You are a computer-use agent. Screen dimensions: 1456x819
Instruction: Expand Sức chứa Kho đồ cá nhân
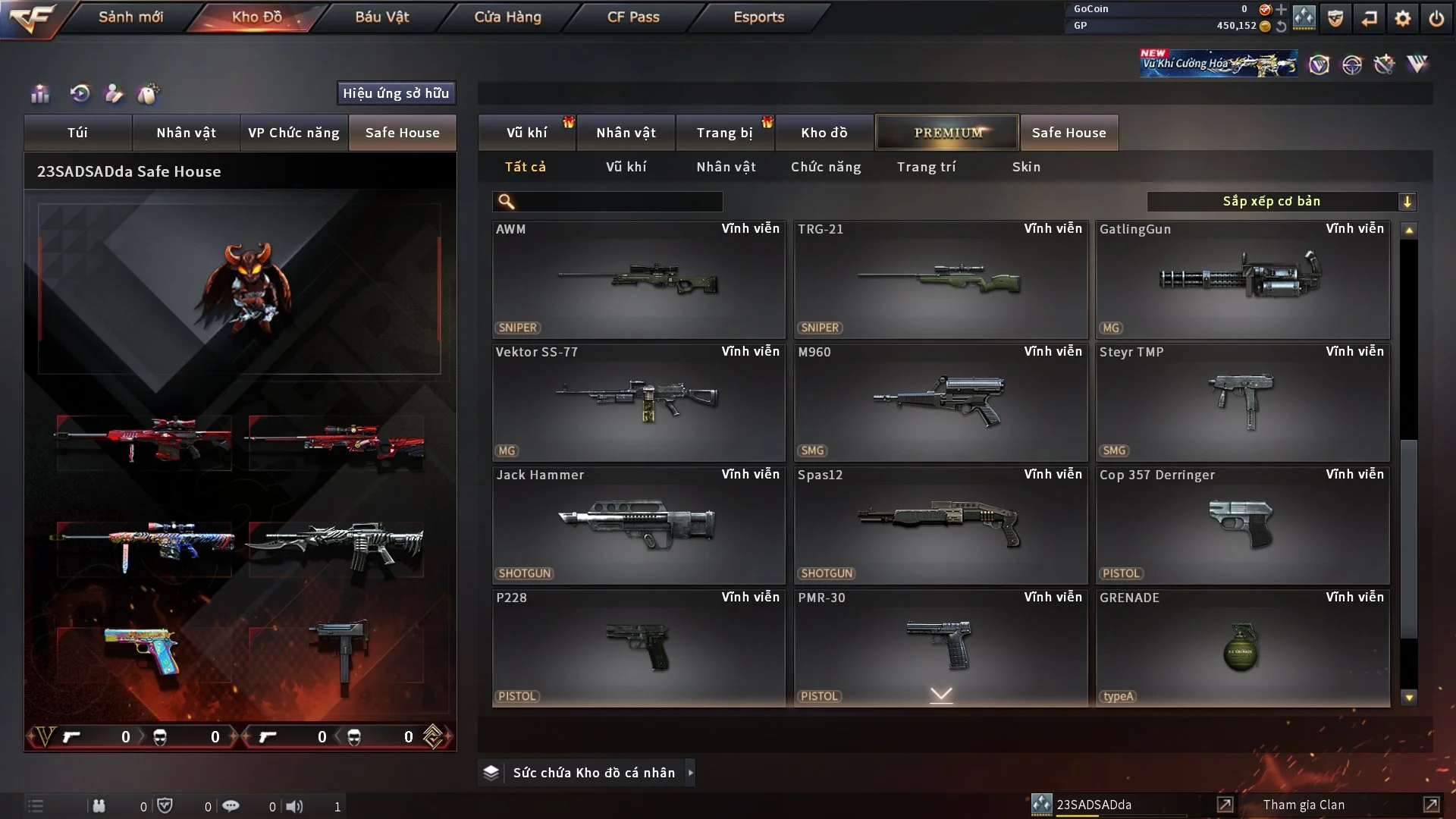(x=593, y=773)
